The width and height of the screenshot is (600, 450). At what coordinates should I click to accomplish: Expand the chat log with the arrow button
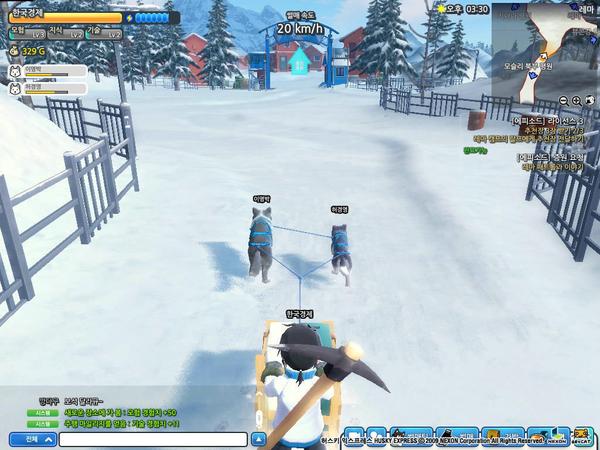pyautogui.click(x=258, y=438)
